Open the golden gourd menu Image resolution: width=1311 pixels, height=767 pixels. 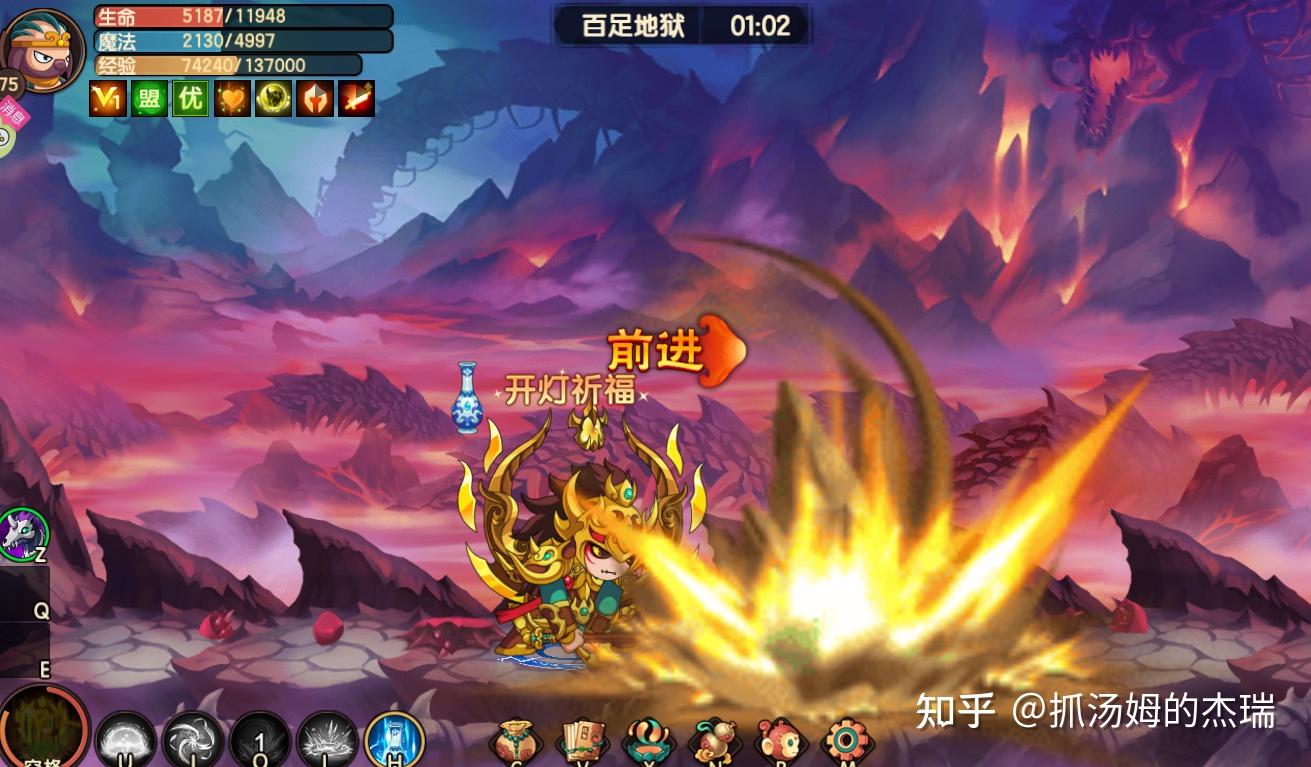pyautogui.click(x=714, y=744)
